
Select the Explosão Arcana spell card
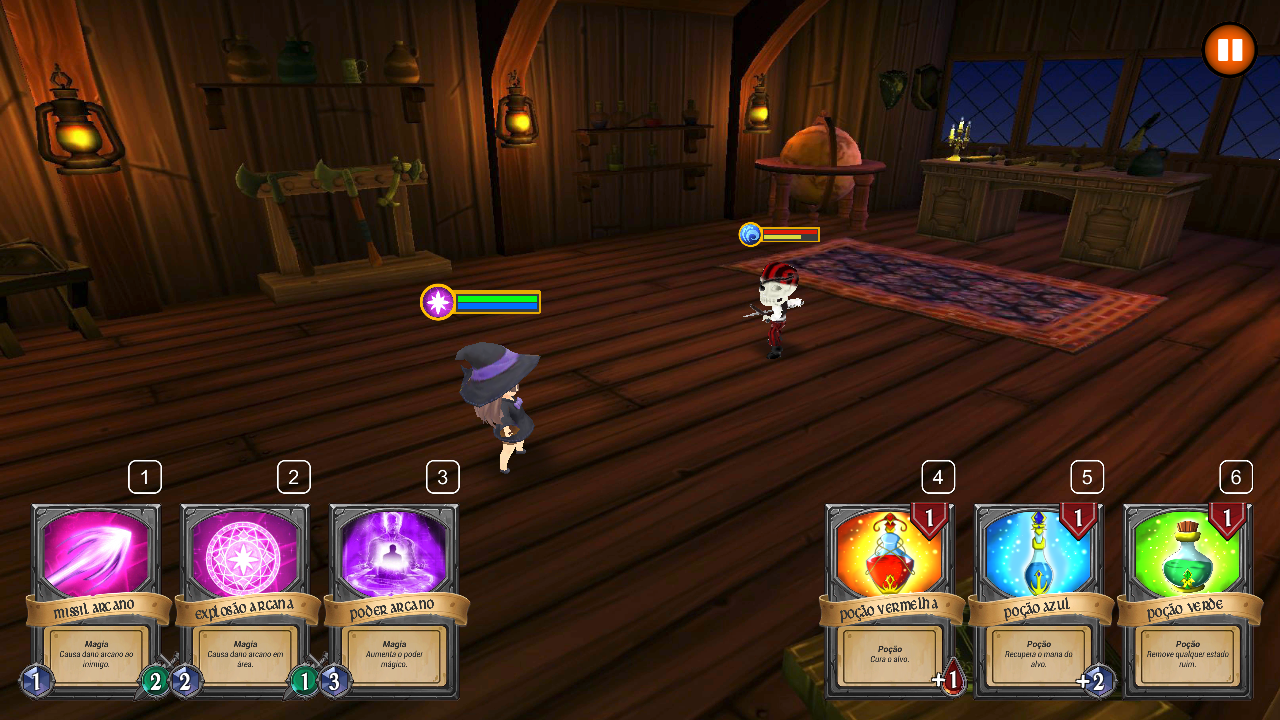(x=245, y=600)
